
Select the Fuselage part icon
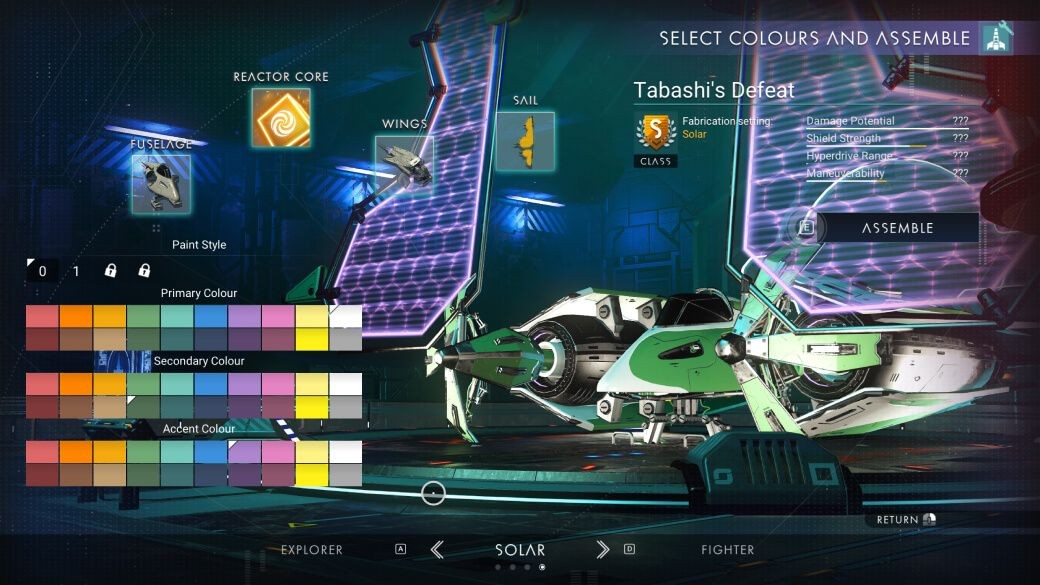click(161, 184)
